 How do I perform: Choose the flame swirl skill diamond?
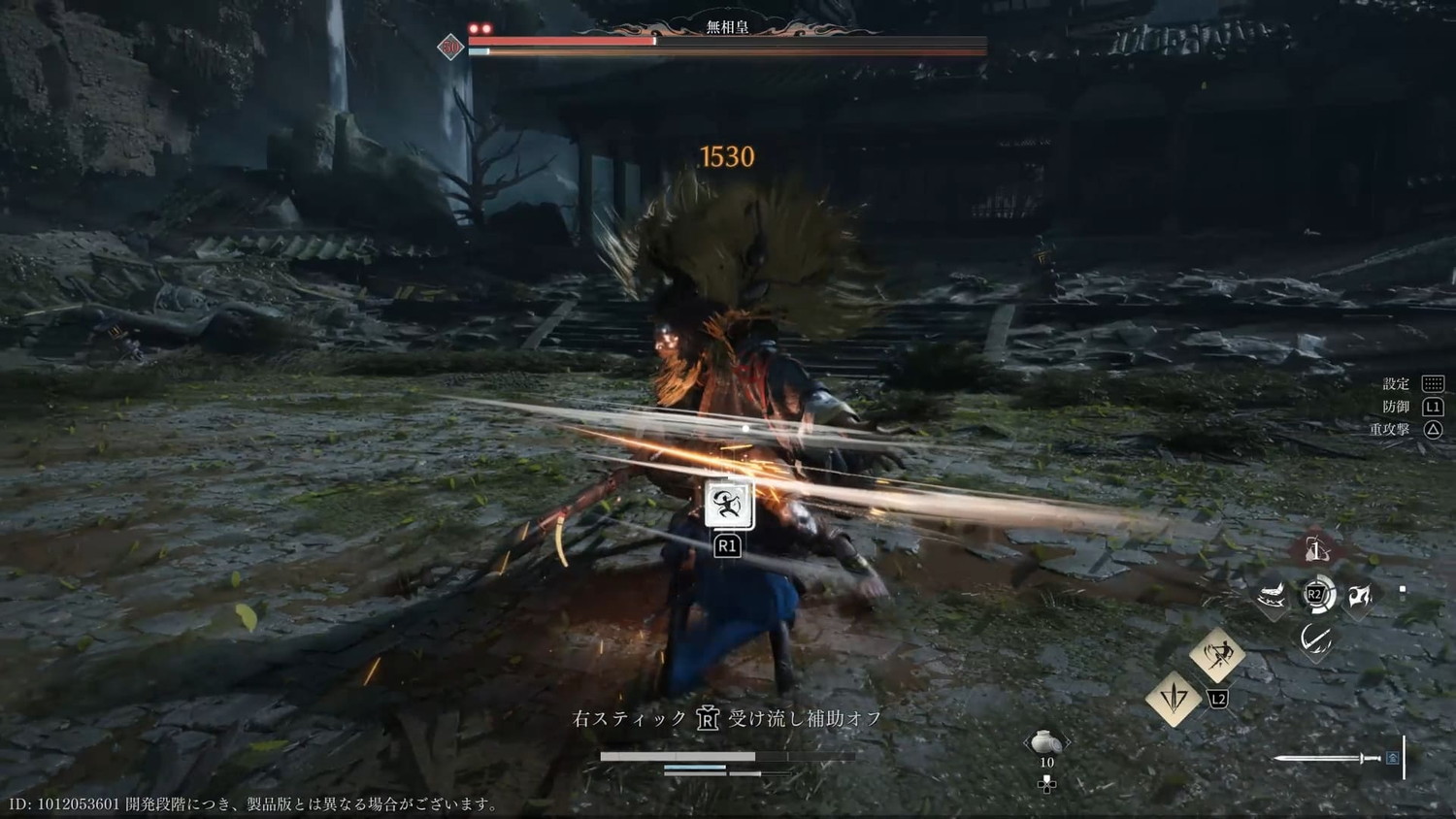(x=1359, y=596)
